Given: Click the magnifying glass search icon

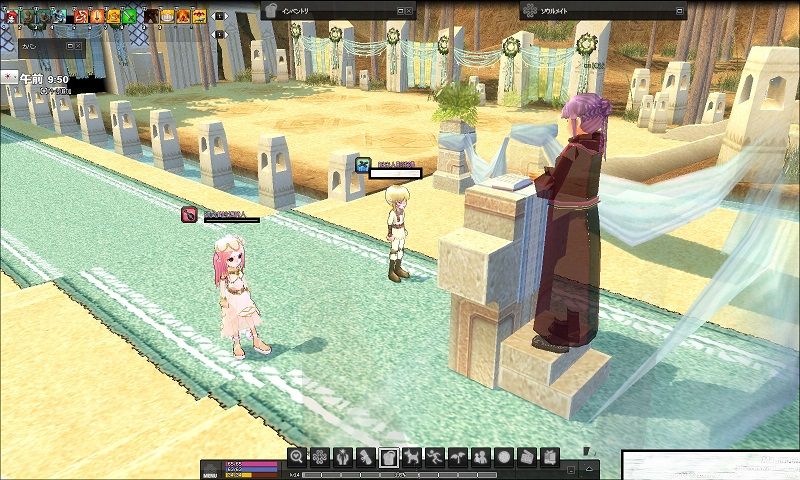Looking at the screenshot, I should [296, 456].
